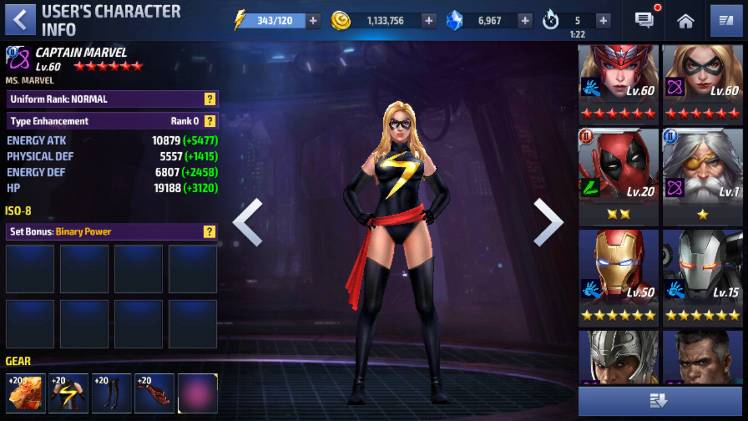The image size is (748, 421).
Task: Tap the plus beside the gold coins
Action: coord(429,20)
